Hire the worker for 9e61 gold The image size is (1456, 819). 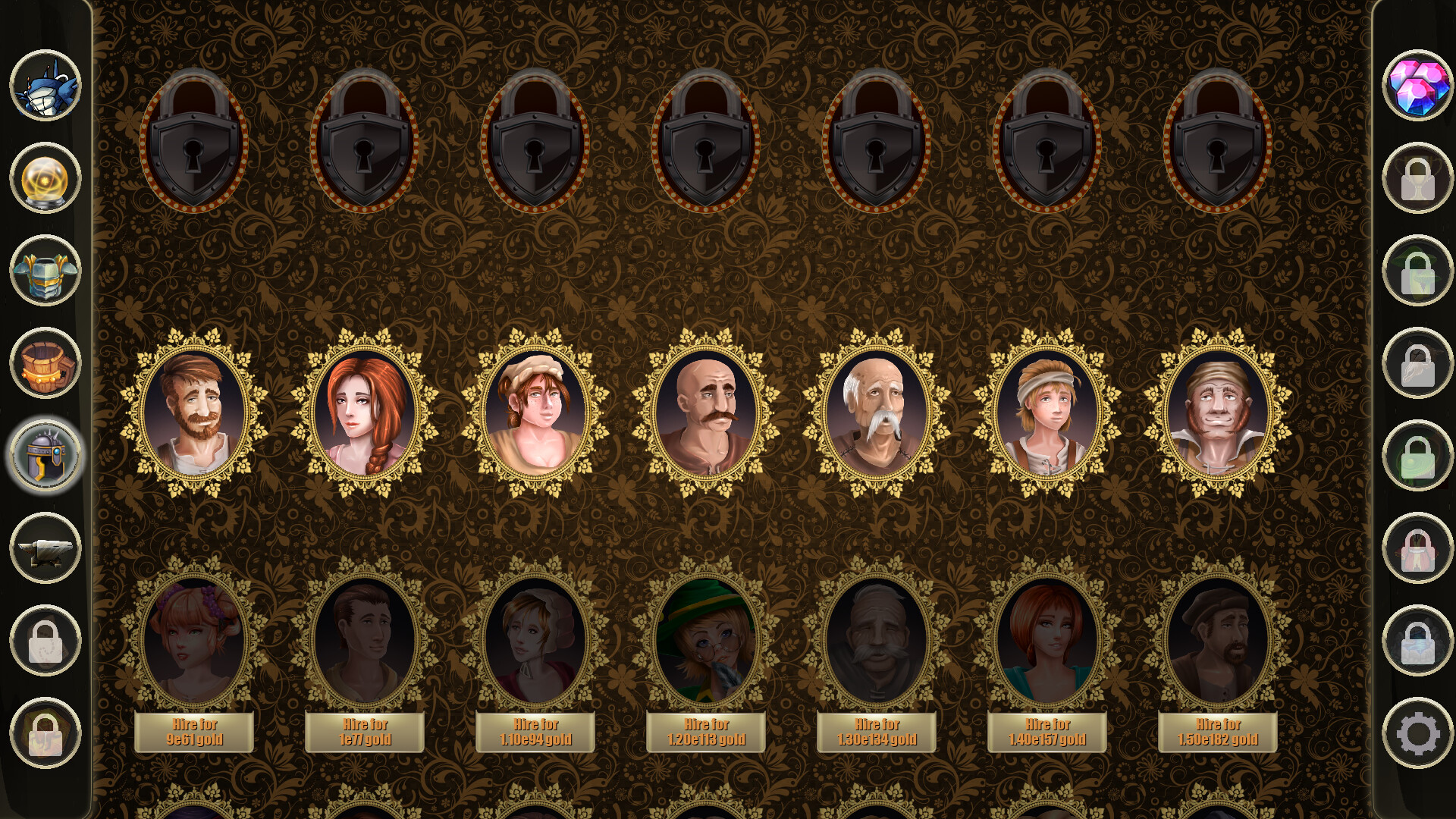pos(193,730)
